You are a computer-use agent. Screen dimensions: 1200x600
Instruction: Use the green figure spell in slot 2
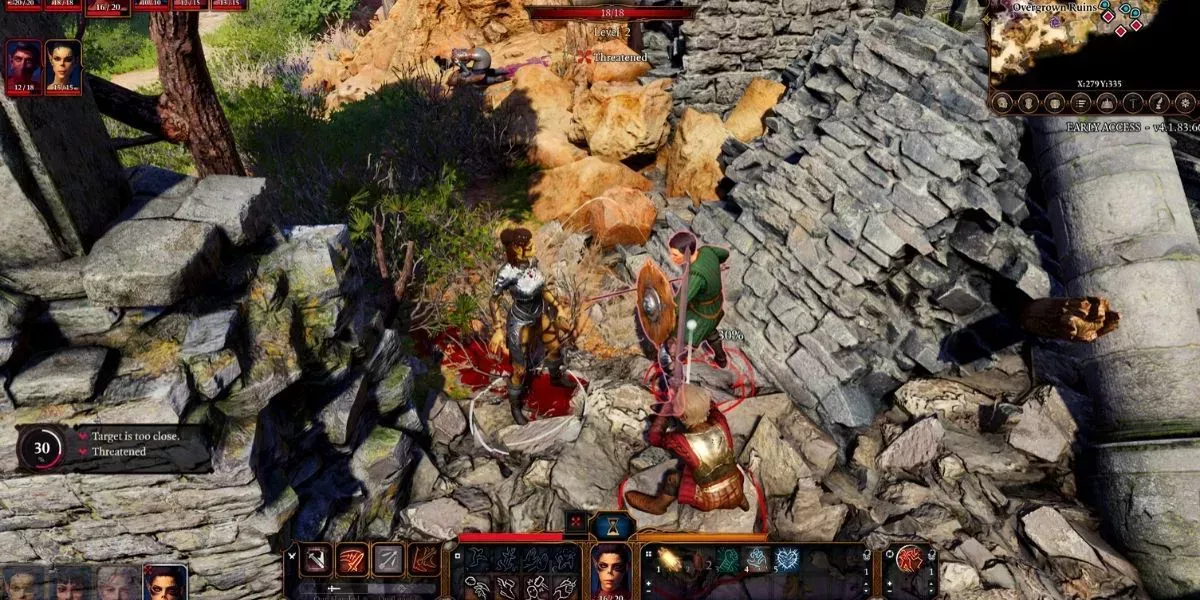coord(727,560)
